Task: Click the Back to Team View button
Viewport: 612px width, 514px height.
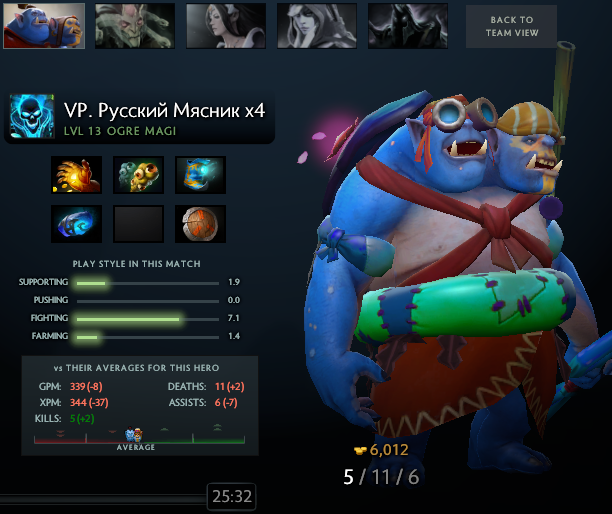Action: tap(512, 26)
